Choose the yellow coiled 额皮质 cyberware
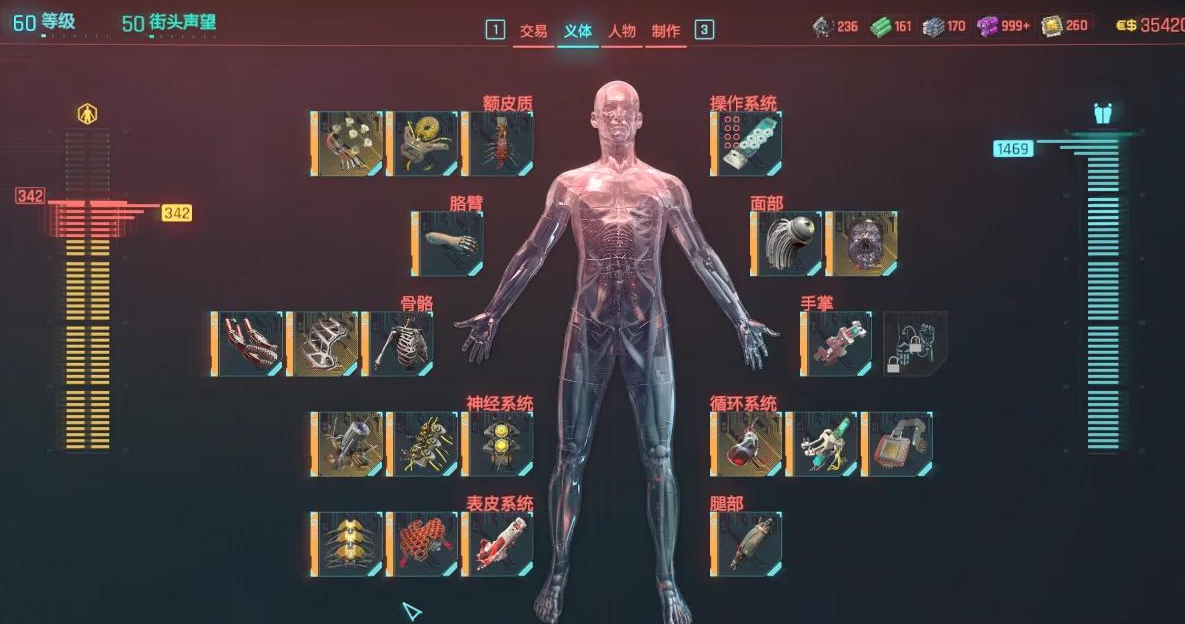Viewport: 1185px width, 624px height. click(423, 144)
